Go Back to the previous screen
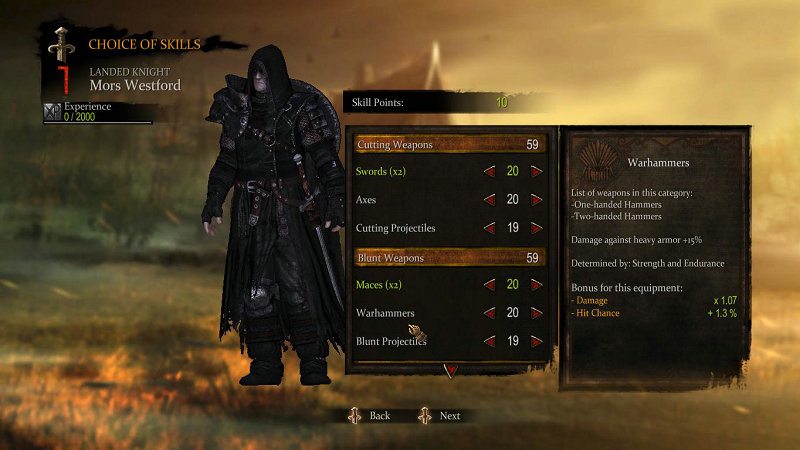 pyautogui.click(x=370, y=415)
